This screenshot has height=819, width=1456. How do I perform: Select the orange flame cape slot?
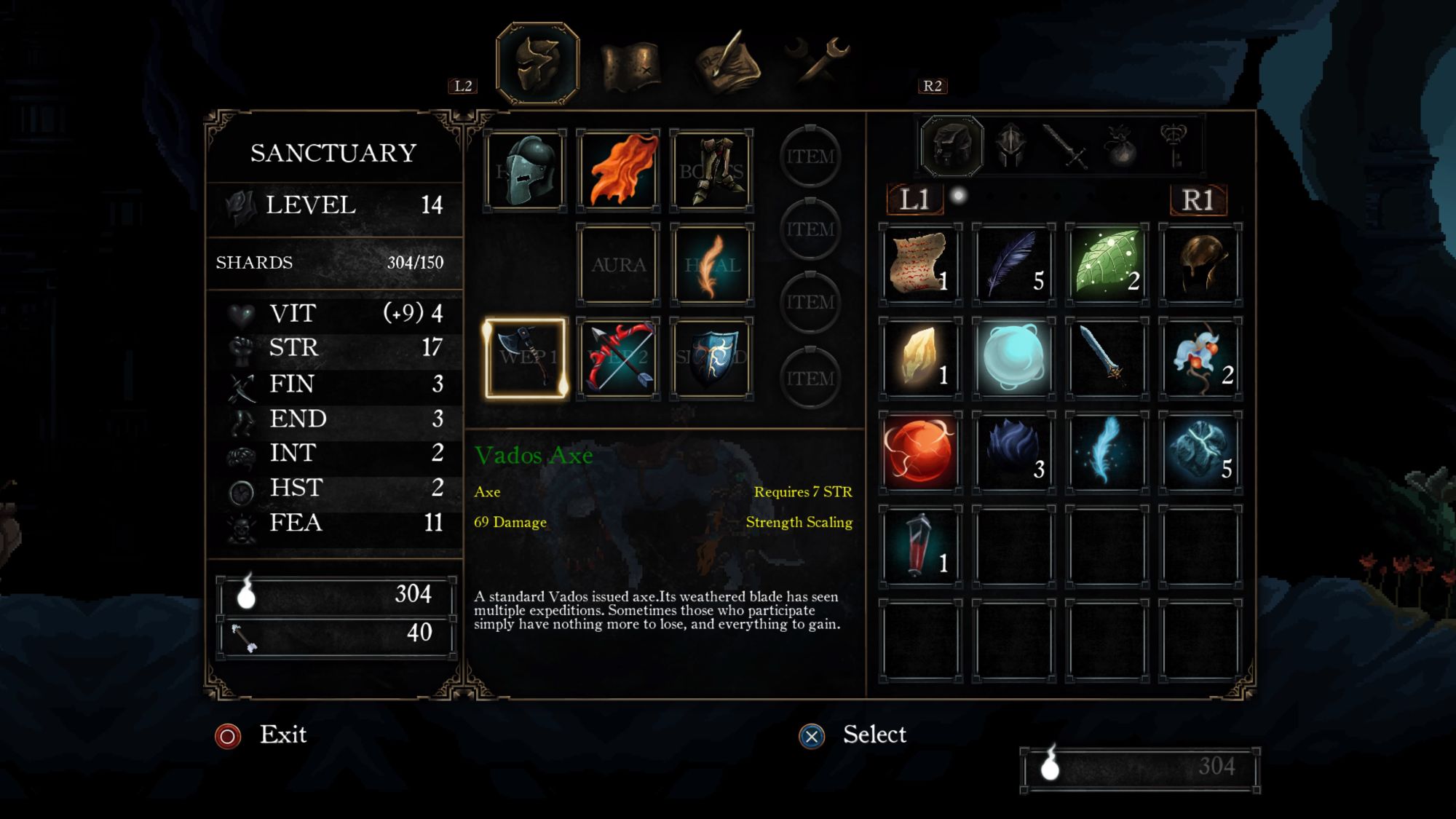click(618, 172)
